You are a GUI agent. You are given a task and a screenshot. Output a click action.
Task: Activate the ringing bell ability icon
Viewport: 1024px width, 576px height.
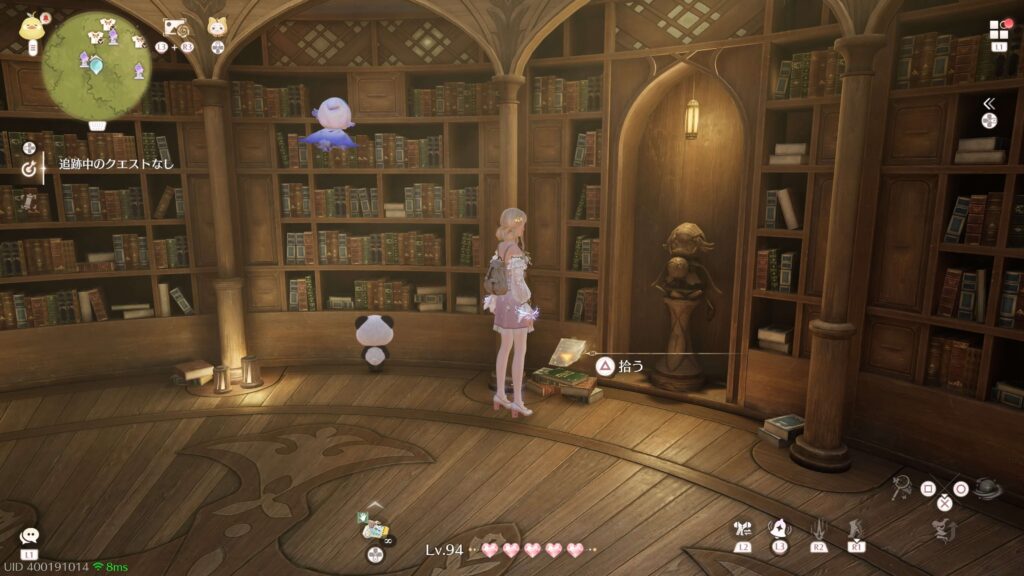coord(779,529)
